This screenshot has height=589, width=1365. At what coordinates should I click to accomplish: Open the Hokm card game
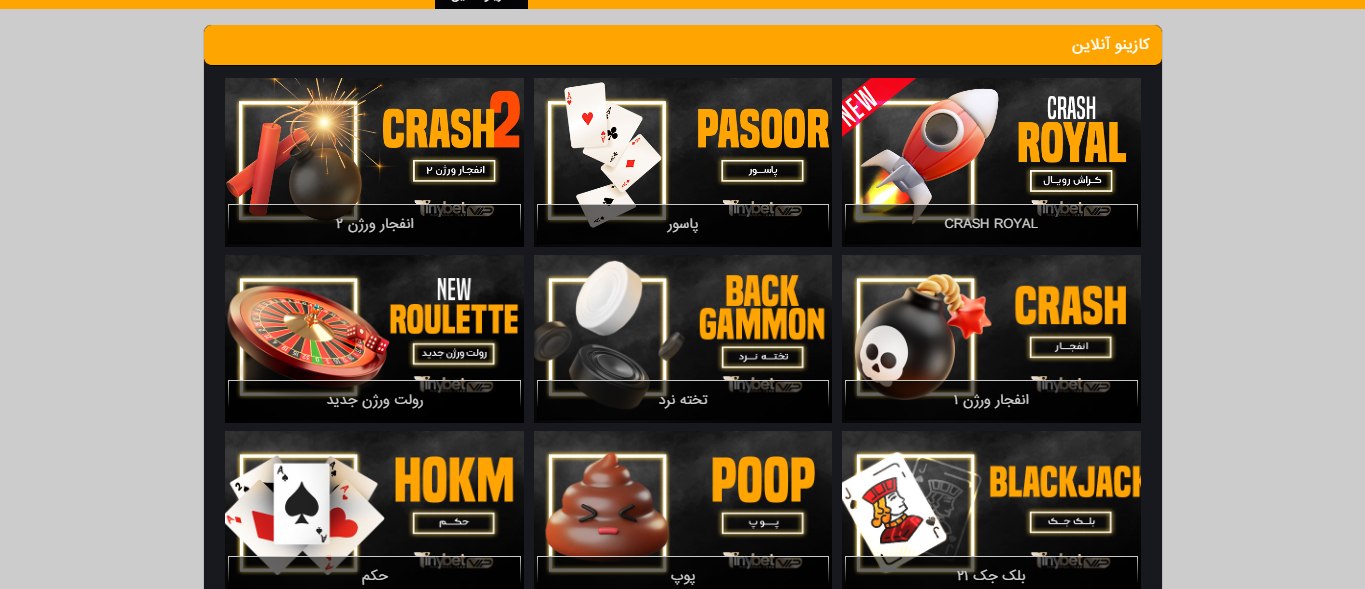[374, 510]
